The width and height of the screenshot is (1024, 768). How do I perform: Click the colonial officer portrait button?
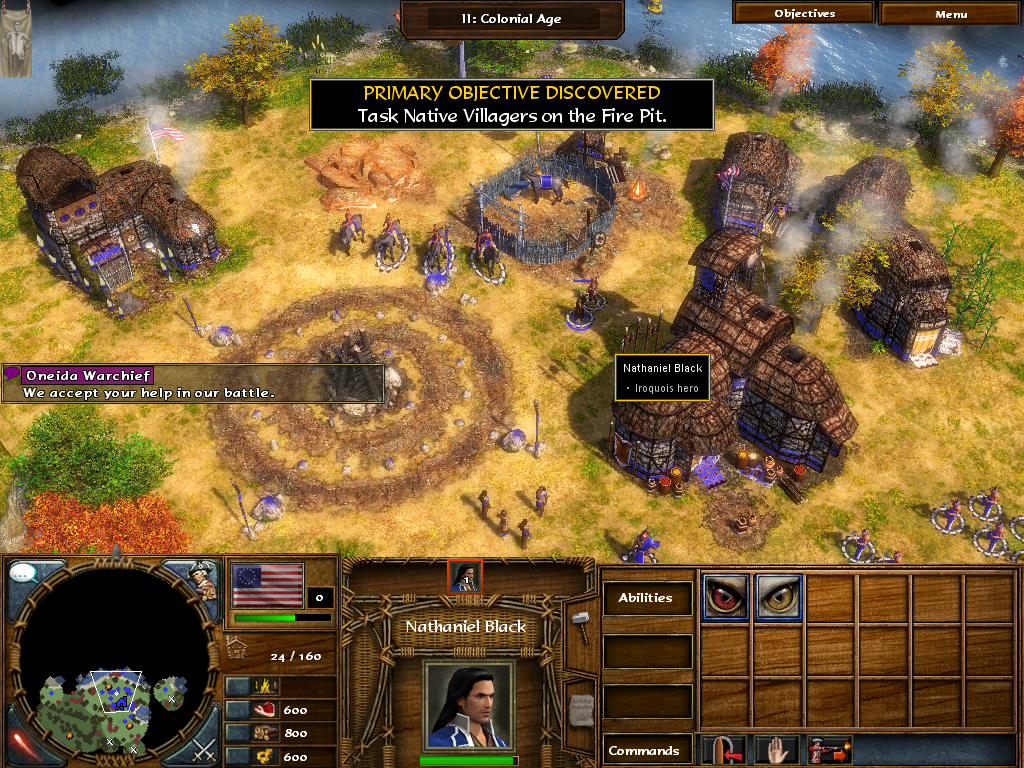(x=203, y=578)
